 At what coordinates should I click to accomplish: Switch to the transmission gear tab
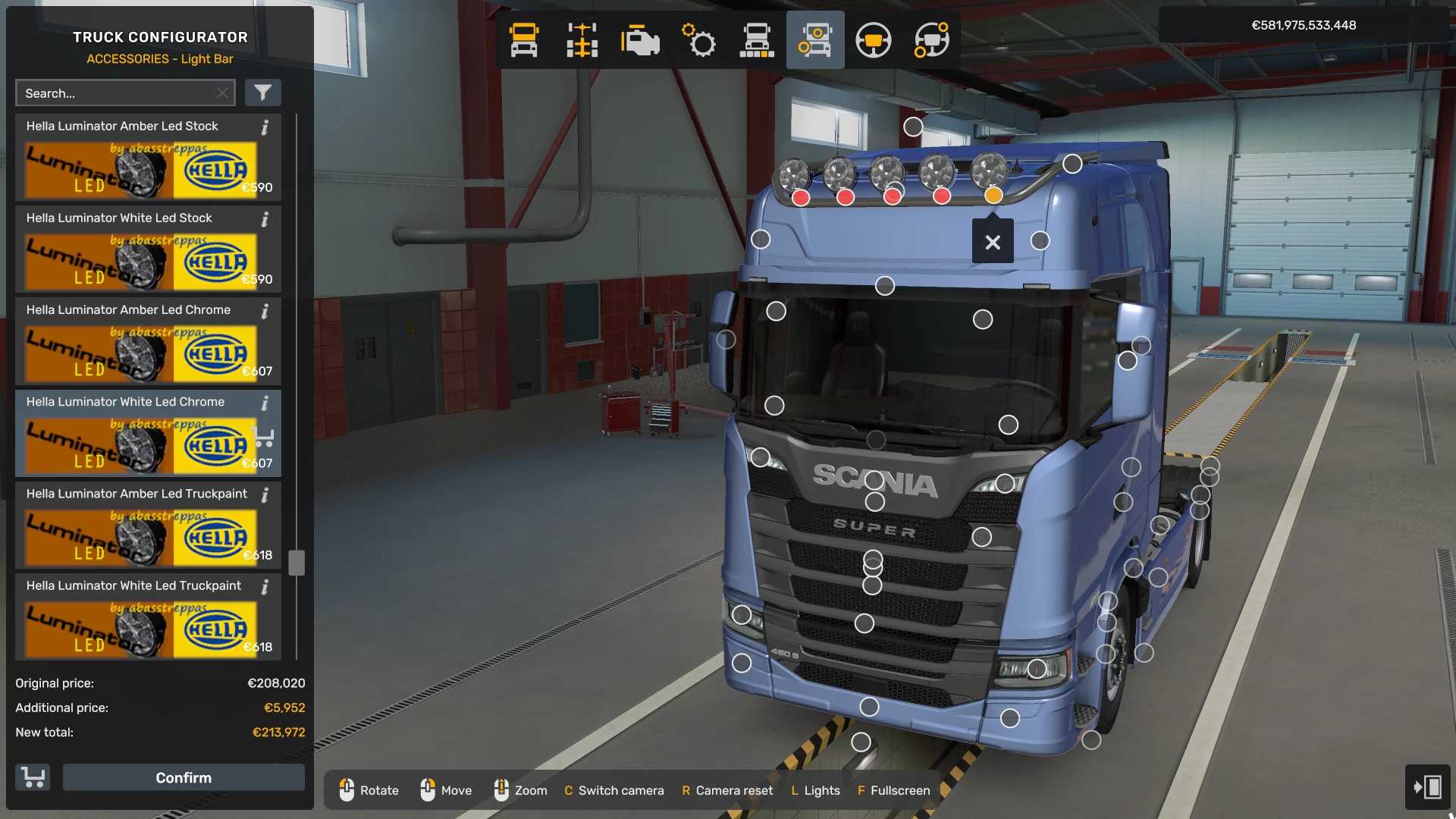tap(698, 40)
